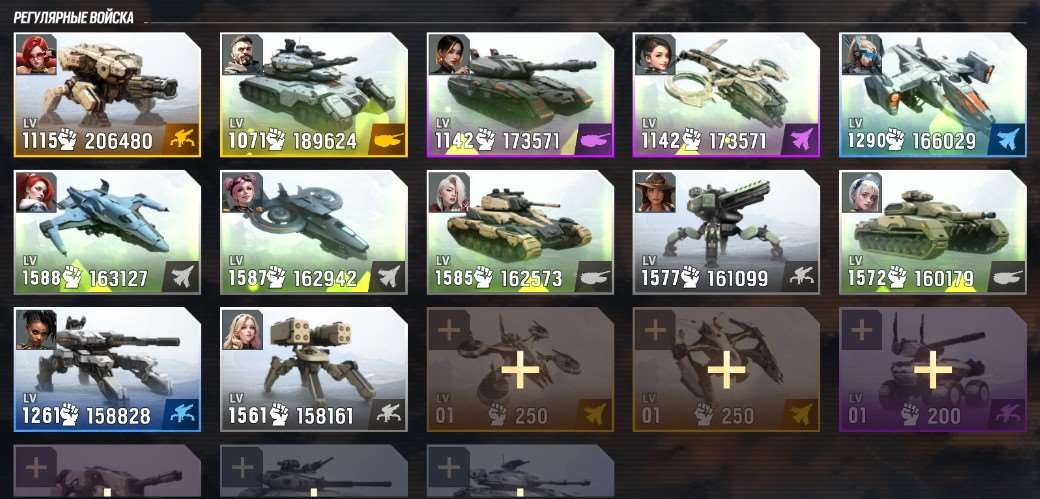Select the unit card with power 206480

click(x=107, y=95)
